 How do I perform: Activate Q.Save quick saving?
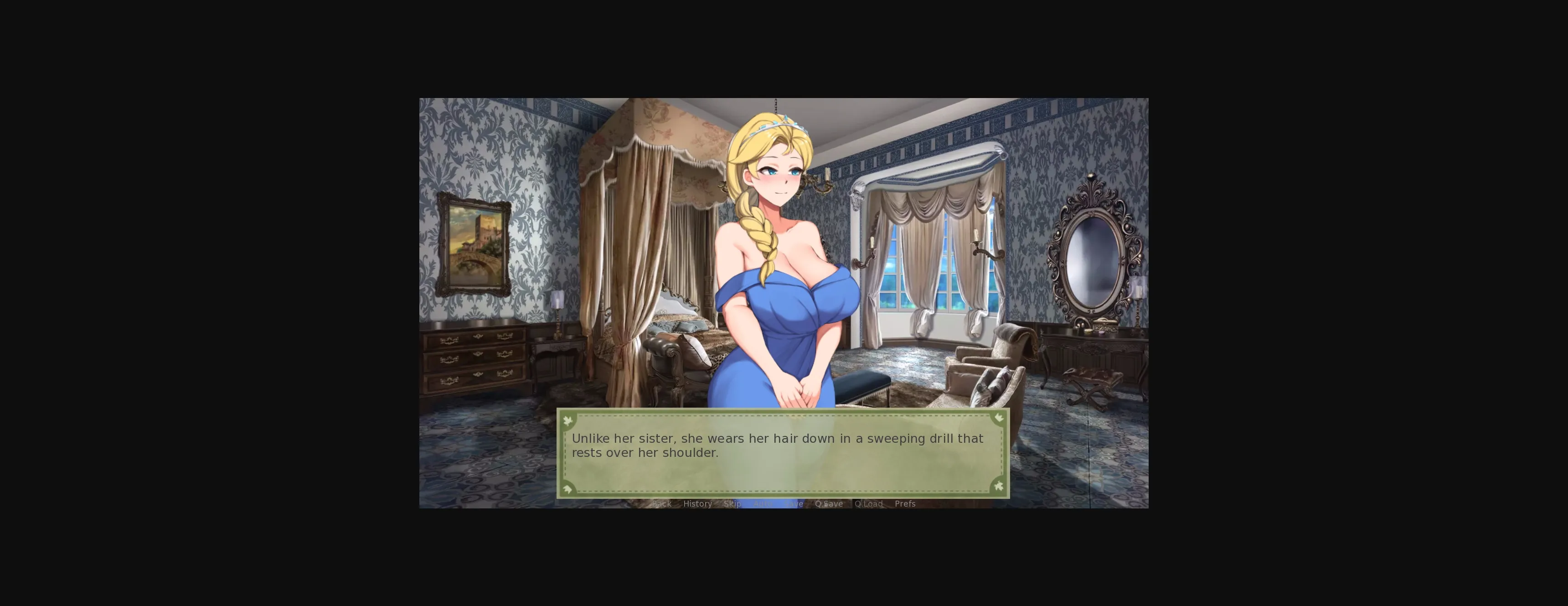[829, 504]
